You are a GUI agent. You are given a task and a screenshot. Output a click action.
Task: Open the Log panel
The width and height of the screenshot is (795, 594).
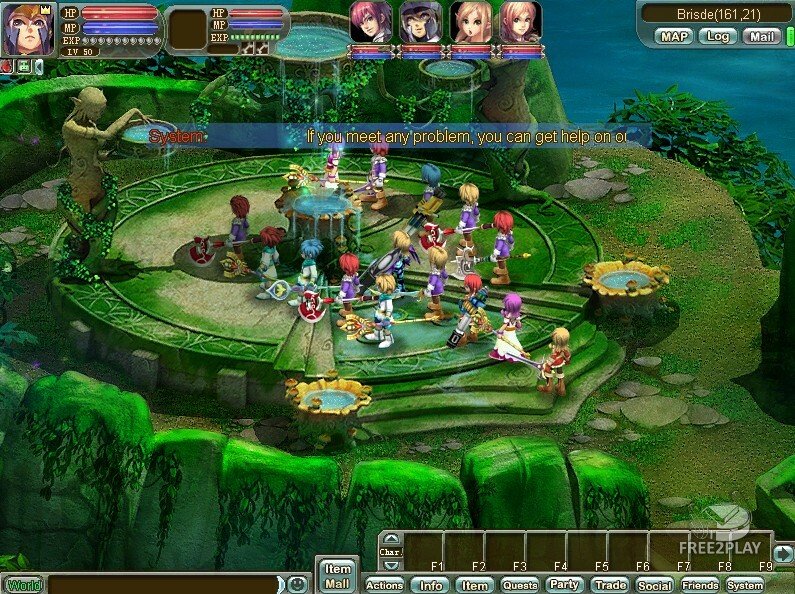pyautogui.click(x=716, y=36)
